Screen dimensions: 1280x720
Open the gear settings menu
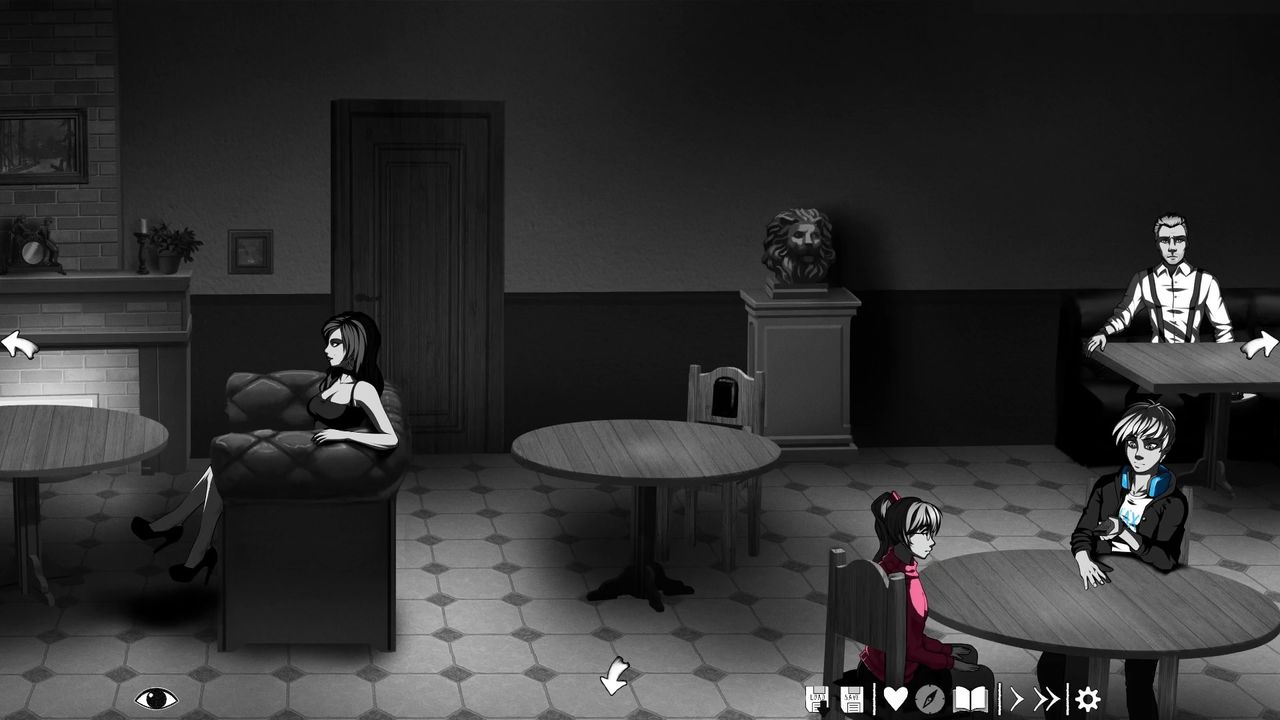[x=1087, y=698]
